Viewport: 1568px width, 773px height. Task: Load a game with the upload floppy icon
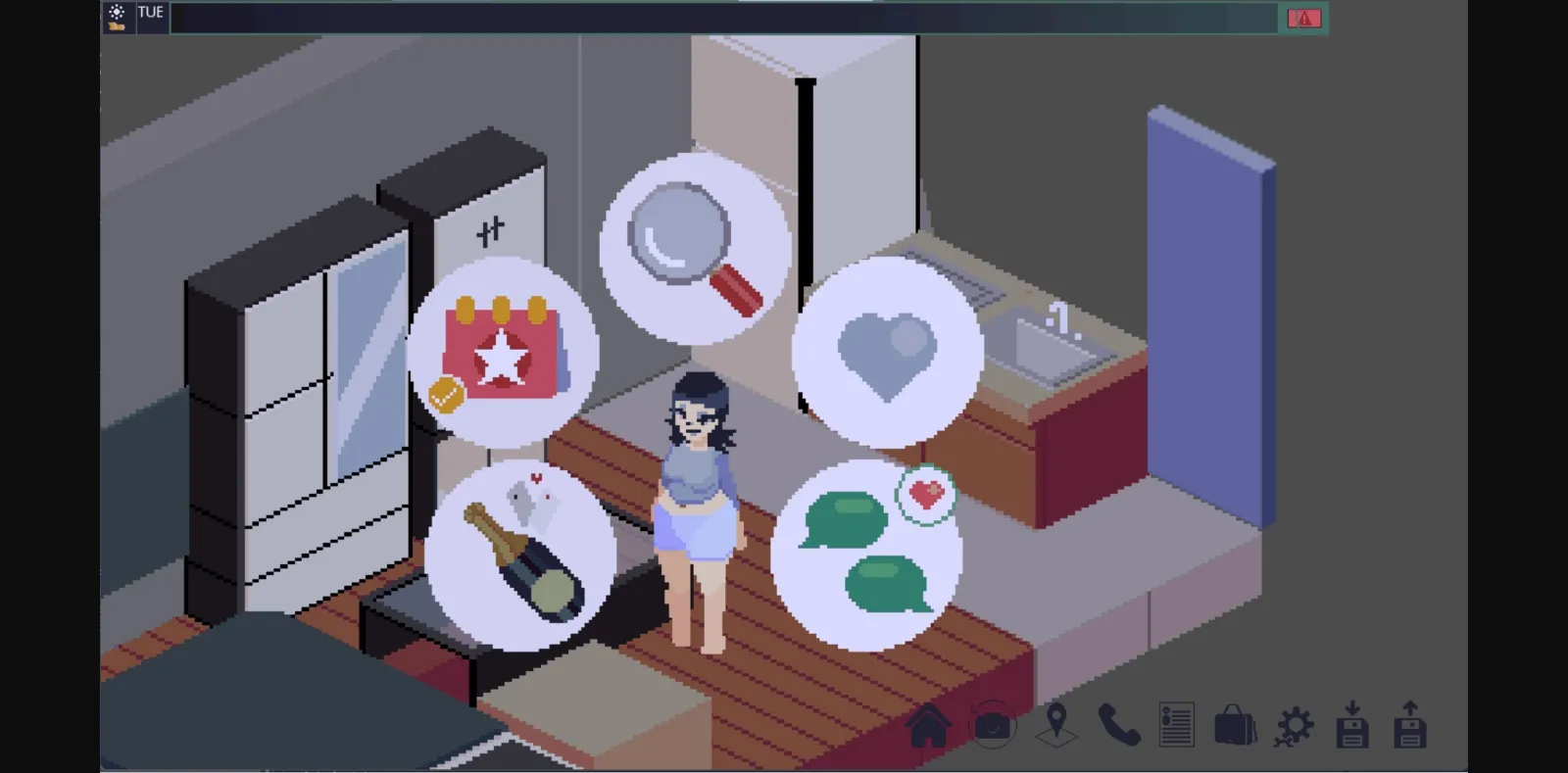(1411, 727)
